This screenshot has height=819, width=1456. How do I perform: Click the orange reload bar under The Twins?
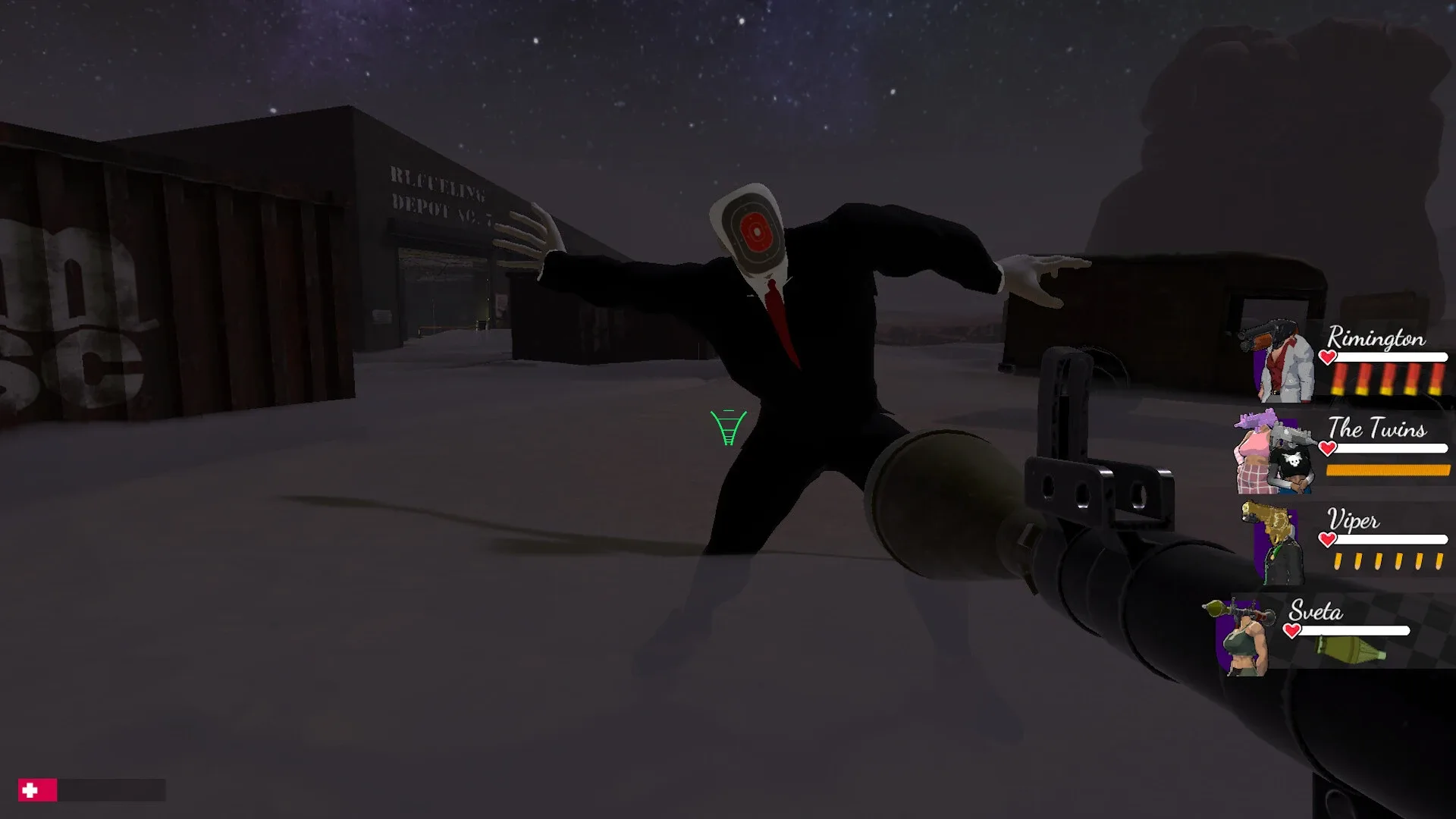[1388, 471]
